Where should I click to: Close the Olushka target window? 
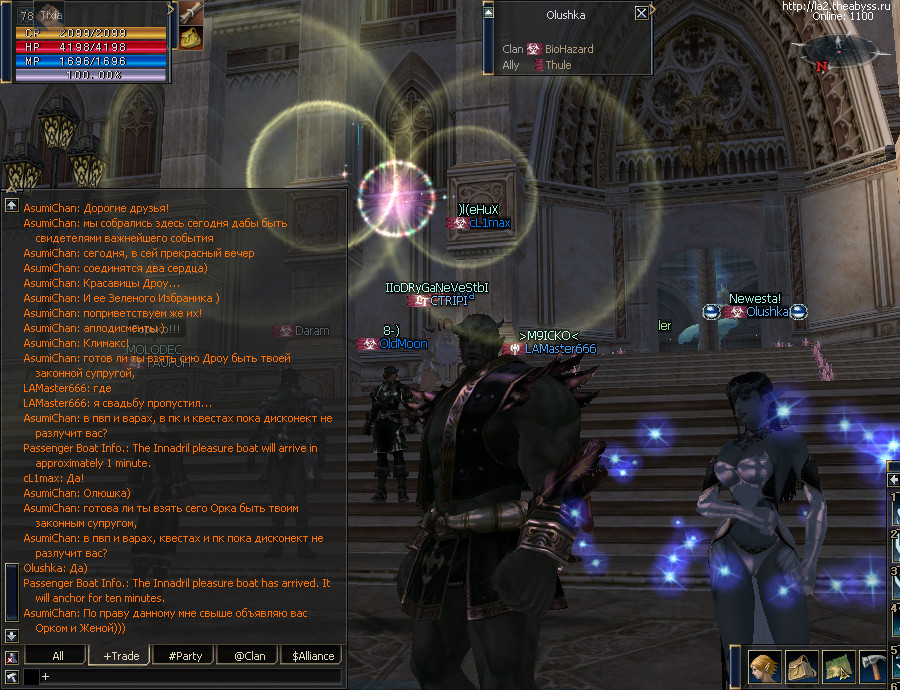[641, 14]
